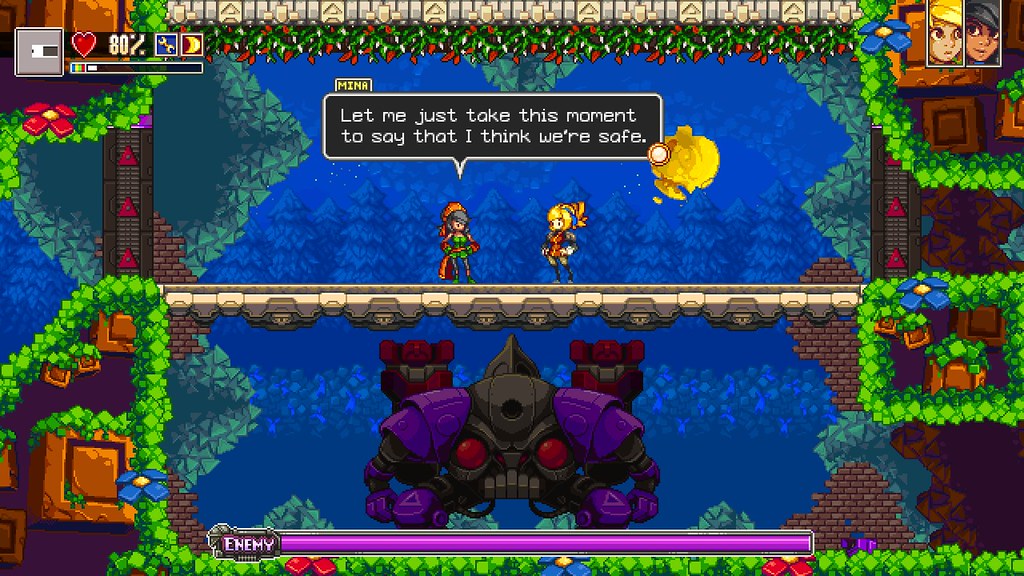Screen dimensions: 1024x576
Task: Select the blonde Robin character portrait
Action: [x=945, y=34]
